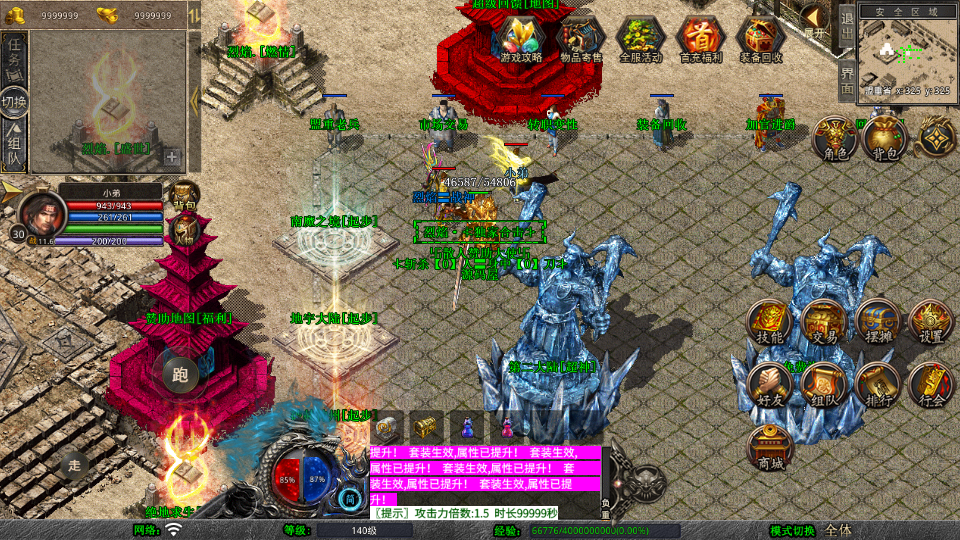Open the 装备回收 treasure chest icon in the top bar
The image size is (960, 540).
[x=761, y=39]
